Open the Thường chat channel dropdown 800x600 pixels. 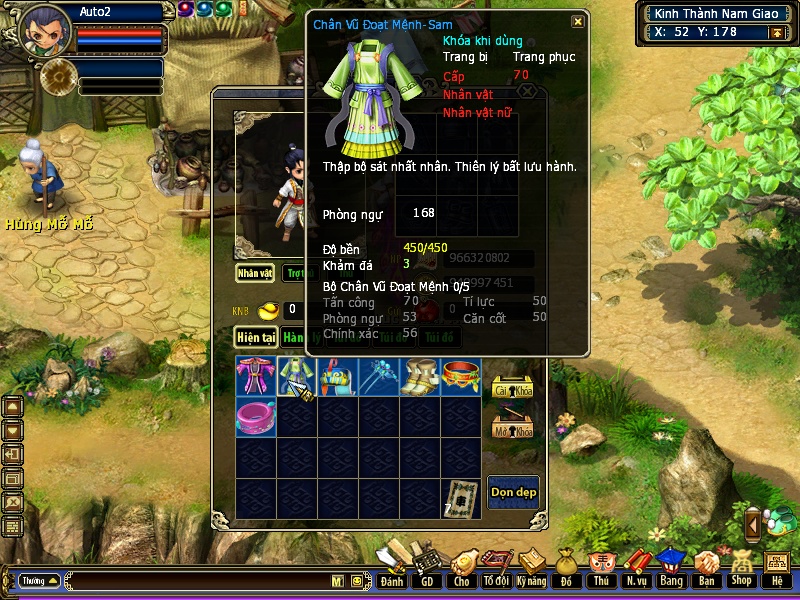(x=40, y=580)
